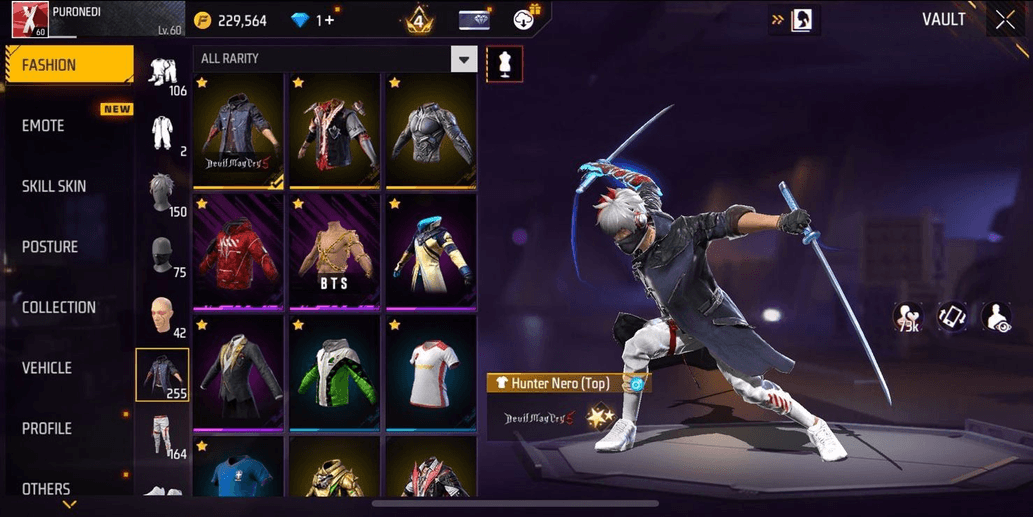
Task: Select the Posture category
Action: (x=50, y=247)
